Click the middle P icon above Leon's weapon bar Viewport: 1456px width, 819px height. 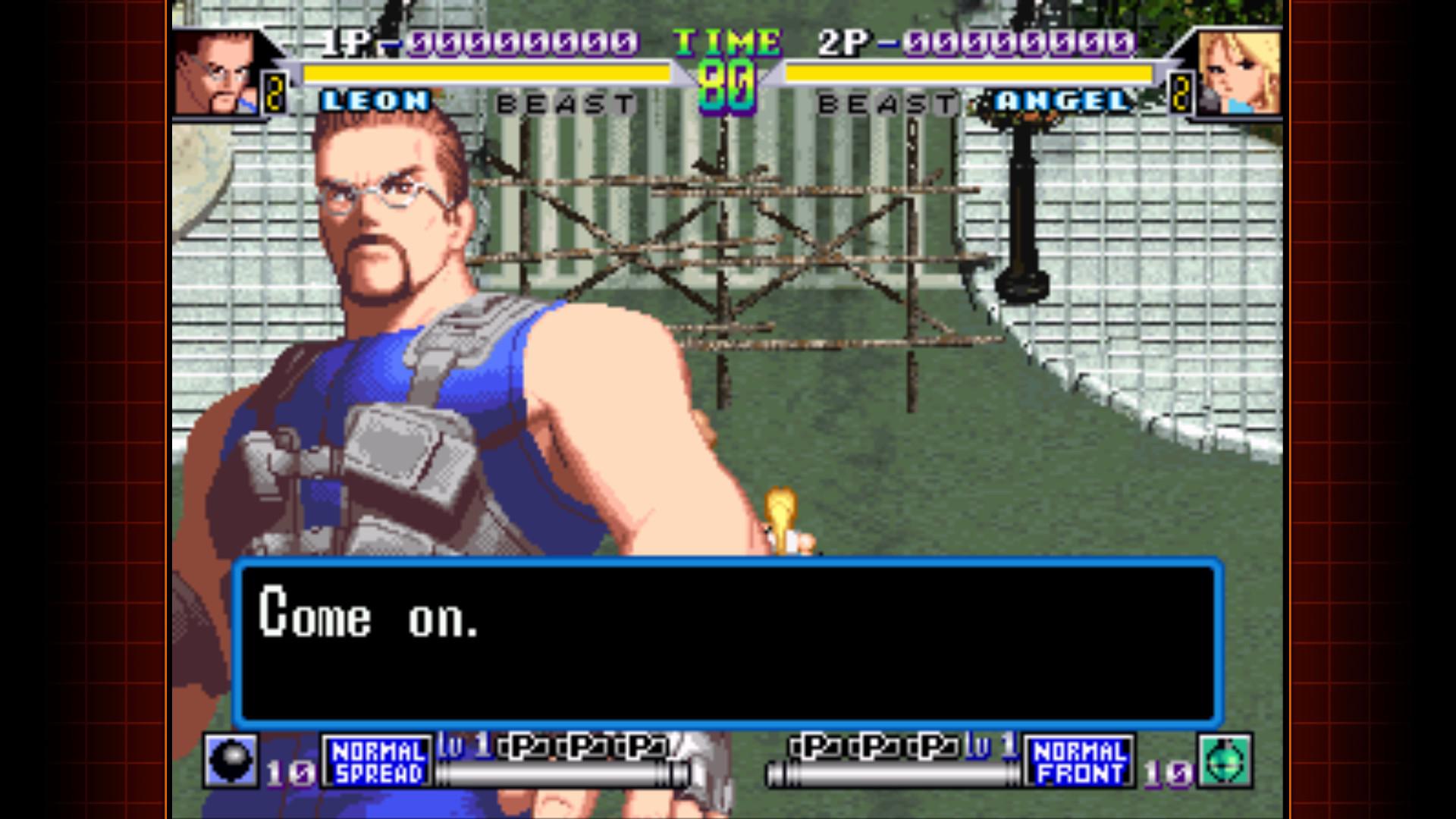582,746
